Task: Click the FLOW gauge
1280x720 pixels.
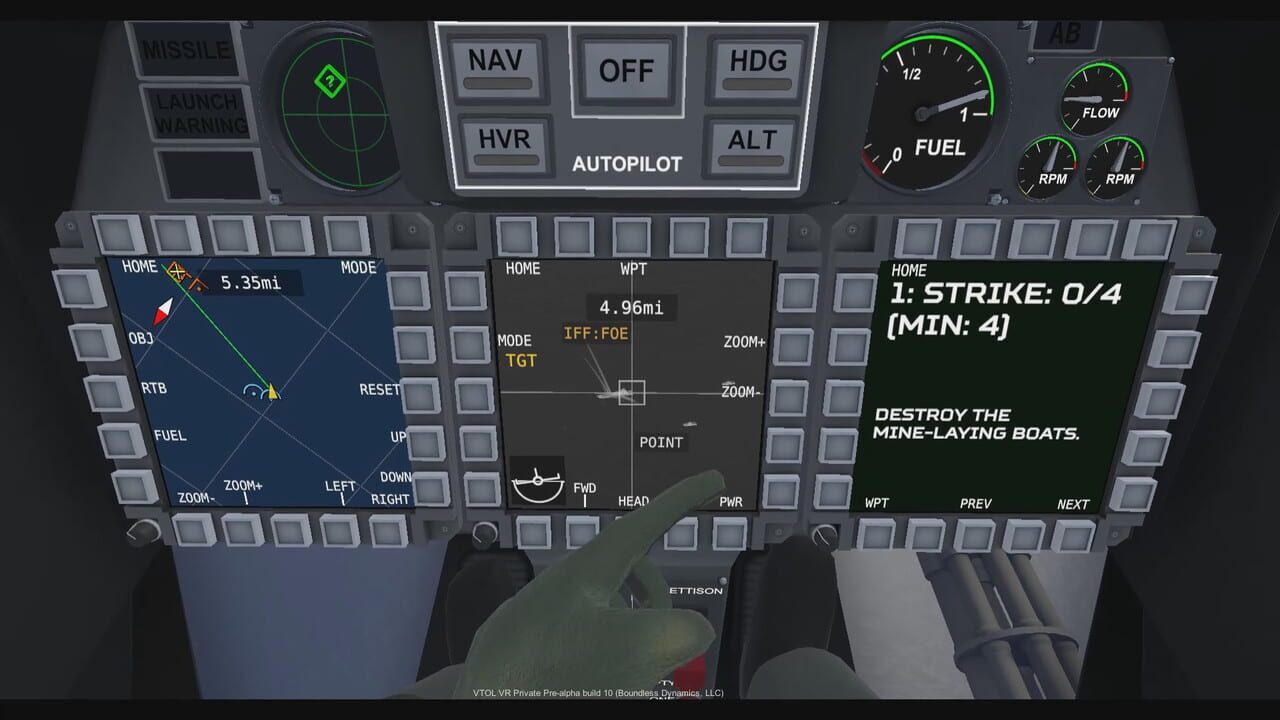Action: [1098, 95]
